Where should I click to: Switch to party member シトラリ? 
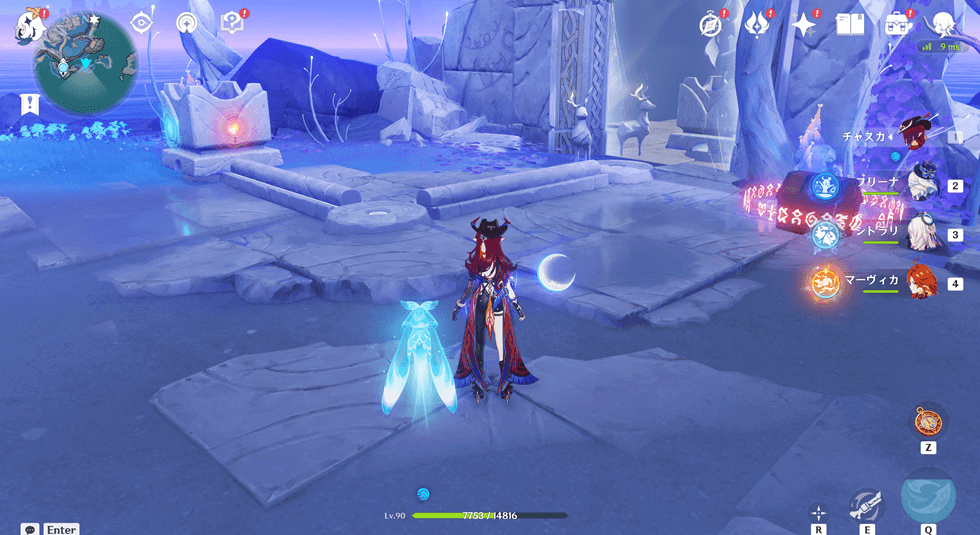point(920,232)
